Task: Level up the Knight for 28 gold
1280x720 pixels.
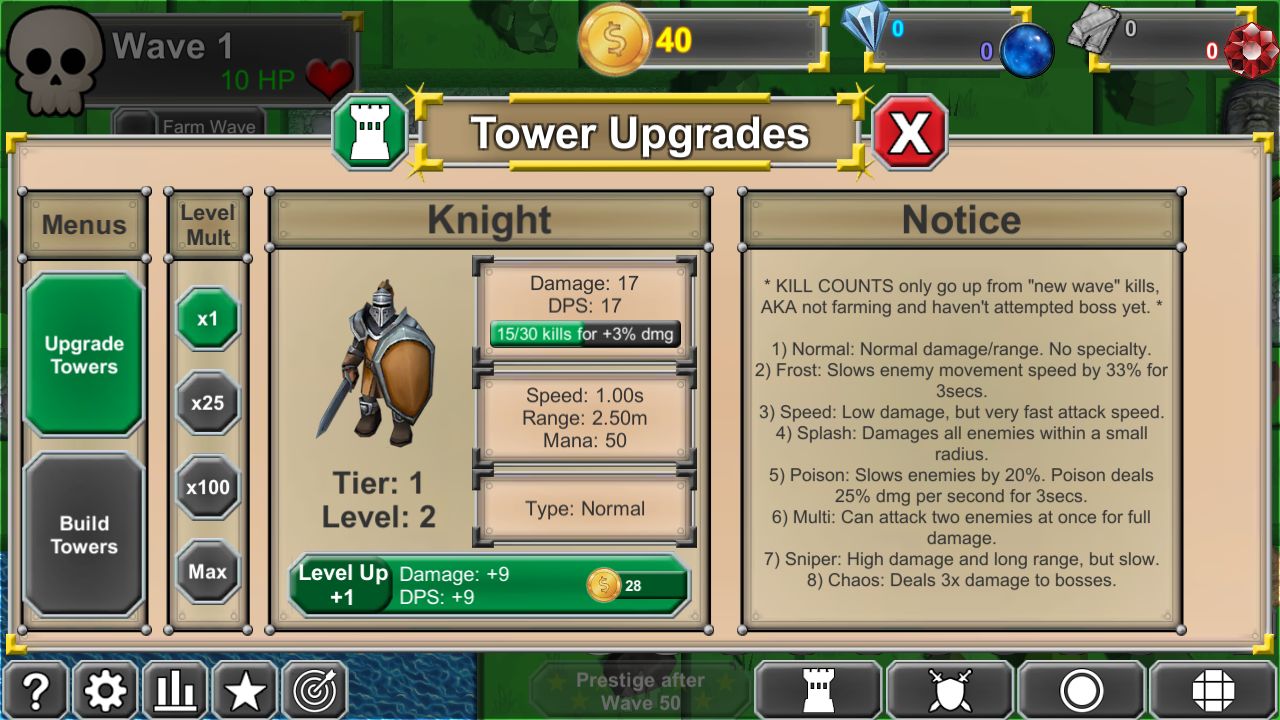Action: (490, 585)
